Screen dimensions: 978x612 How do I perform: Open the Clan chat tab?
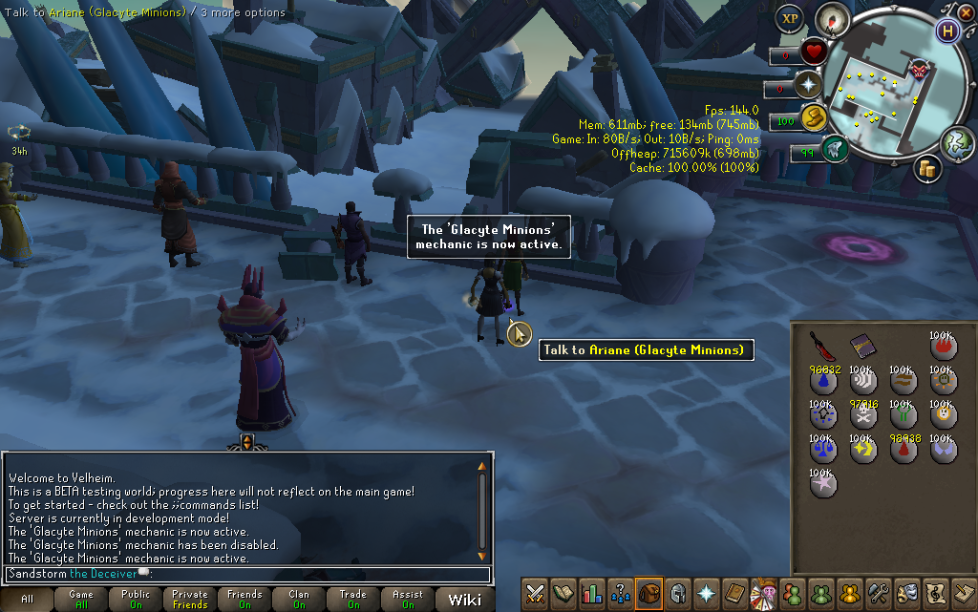(299, 599)
